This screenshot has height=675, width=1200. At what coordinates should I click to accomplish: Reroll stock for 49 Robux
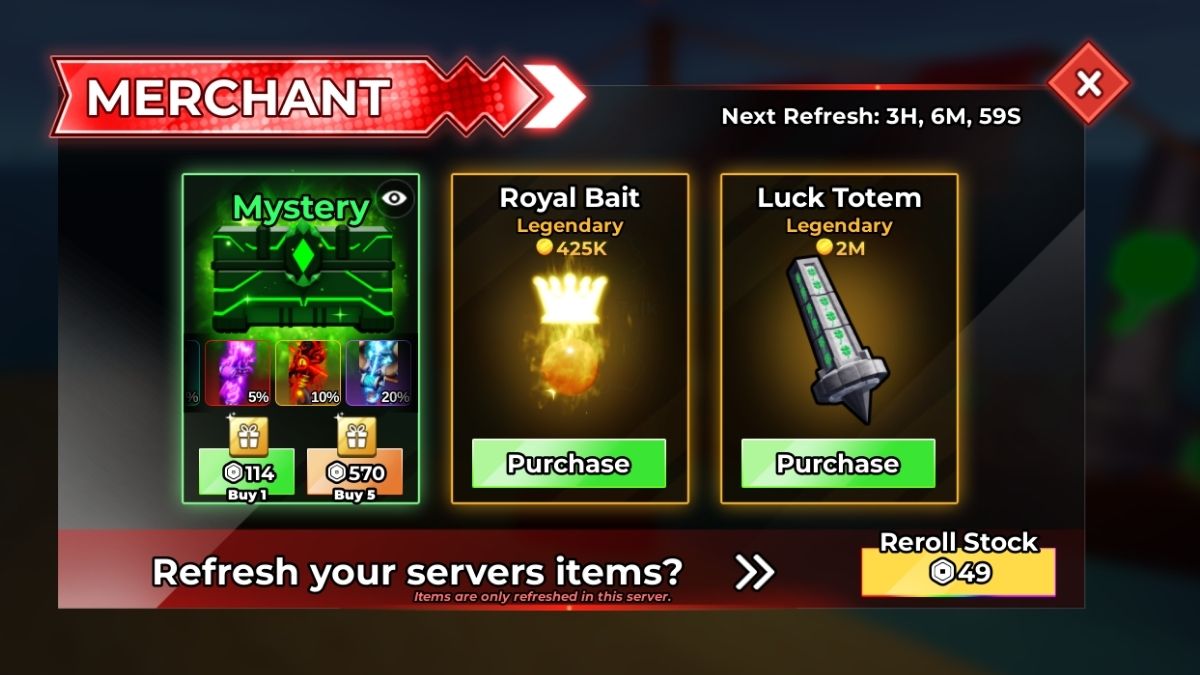point(958,572)
